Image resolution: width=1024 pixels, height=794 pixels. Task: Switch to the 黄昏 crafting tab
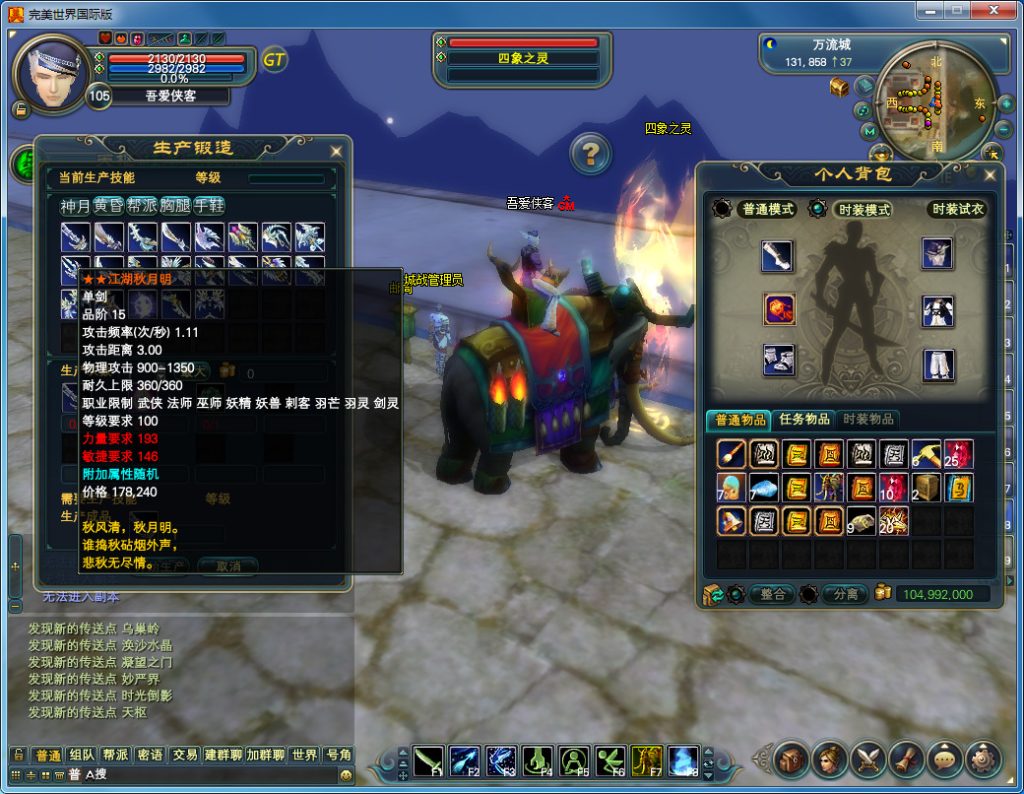[x=108, y=206]
